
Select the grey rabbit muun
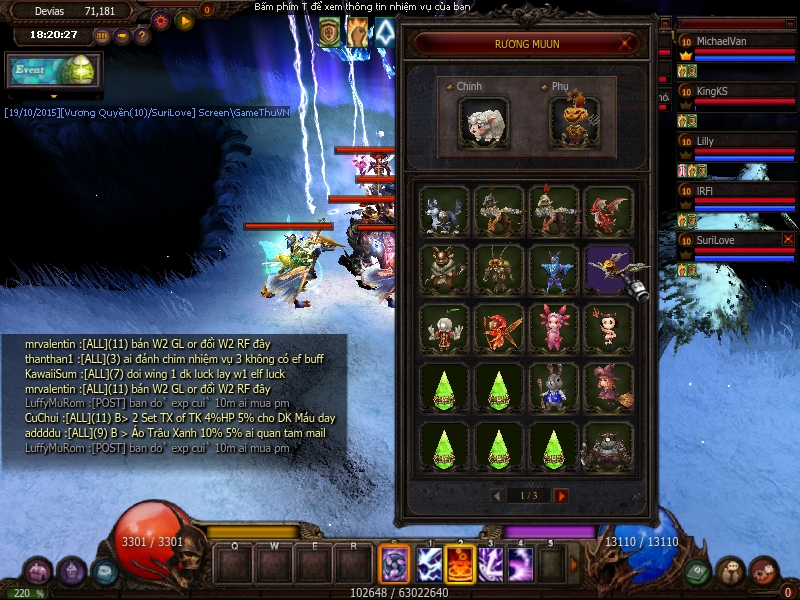(553, 387)
